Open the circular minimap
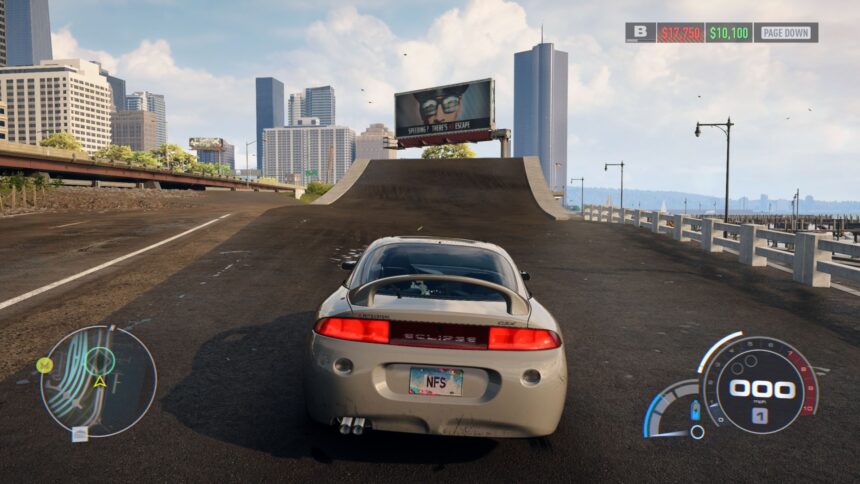This screenshot has height=484, width=860. click(x=98, y=381)
